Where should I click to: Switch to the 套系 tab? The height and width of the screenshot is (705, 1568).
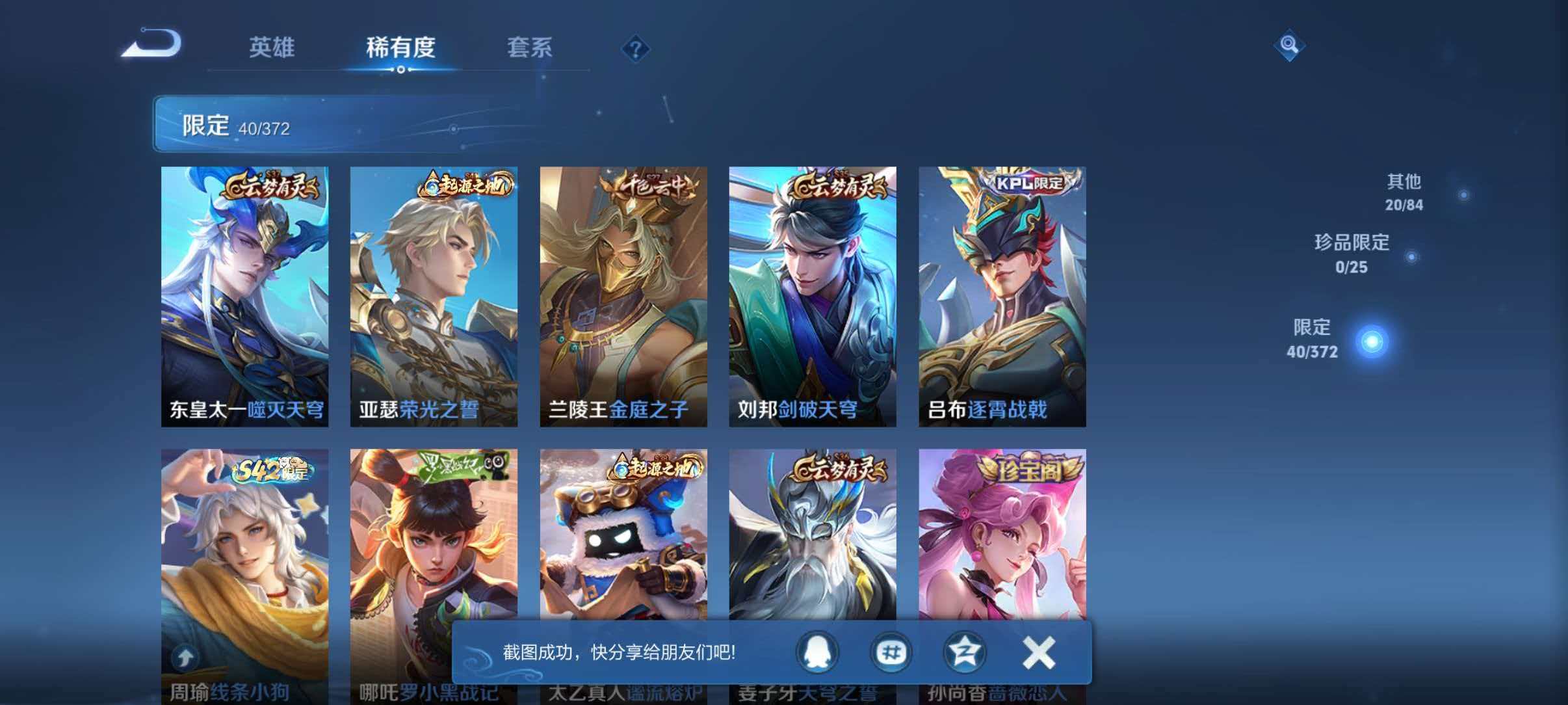coord(531,47)
